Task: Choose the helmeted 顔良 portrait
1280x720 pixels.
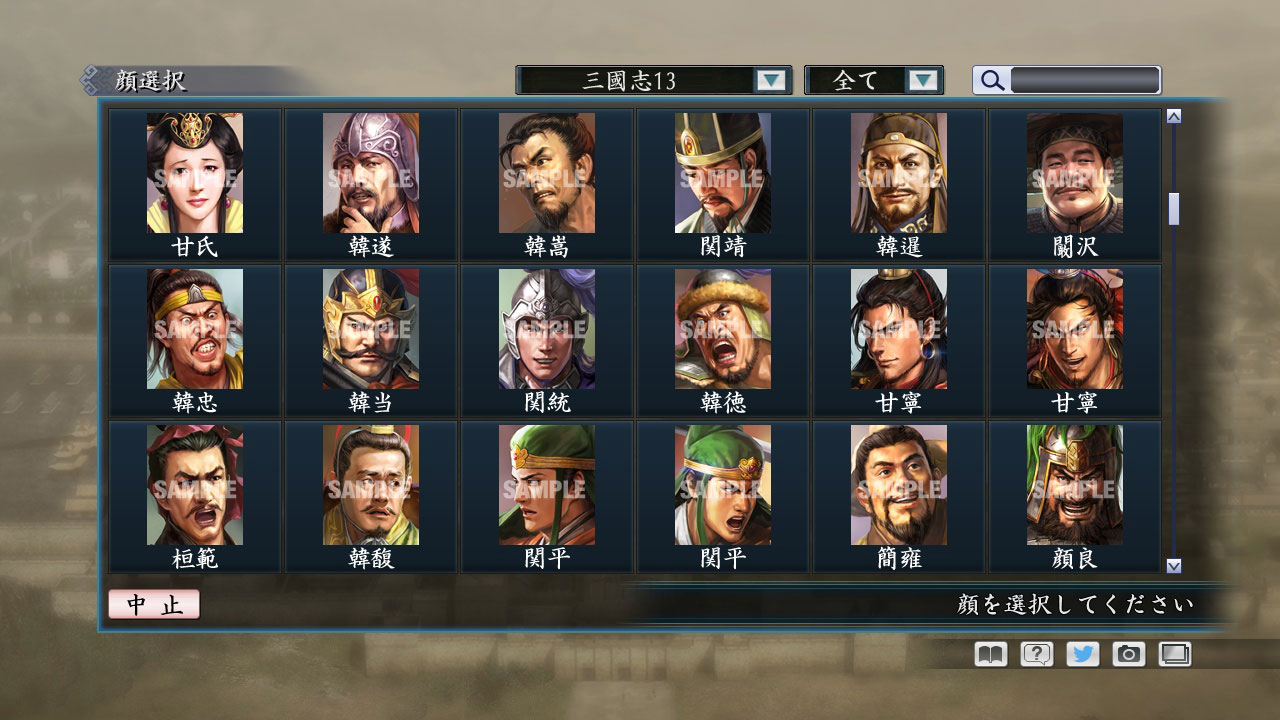Action: (x=1074, y=485)
